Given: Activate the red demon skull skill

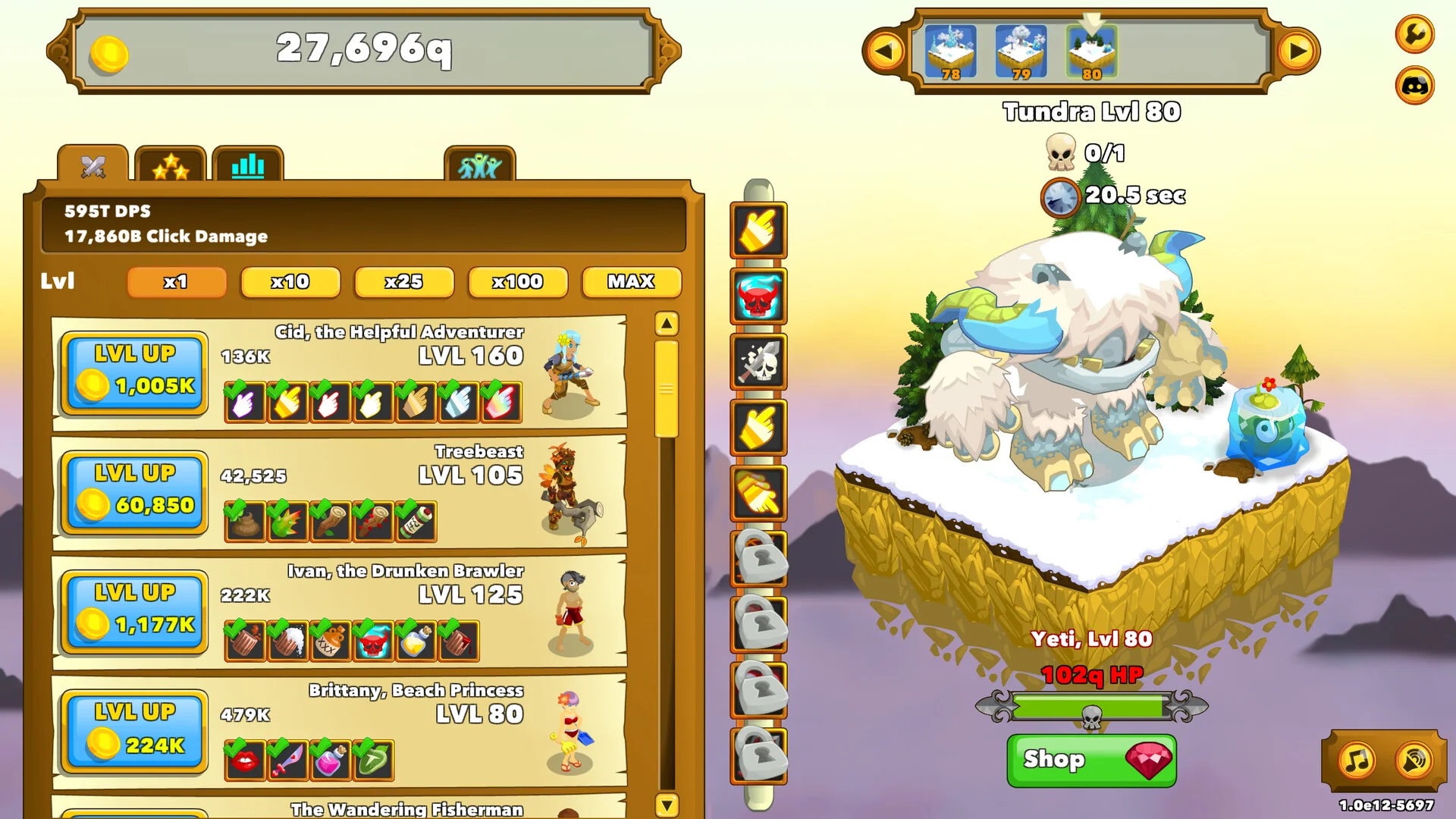Looking at the screenshot, I should click(x=758, y=297).
